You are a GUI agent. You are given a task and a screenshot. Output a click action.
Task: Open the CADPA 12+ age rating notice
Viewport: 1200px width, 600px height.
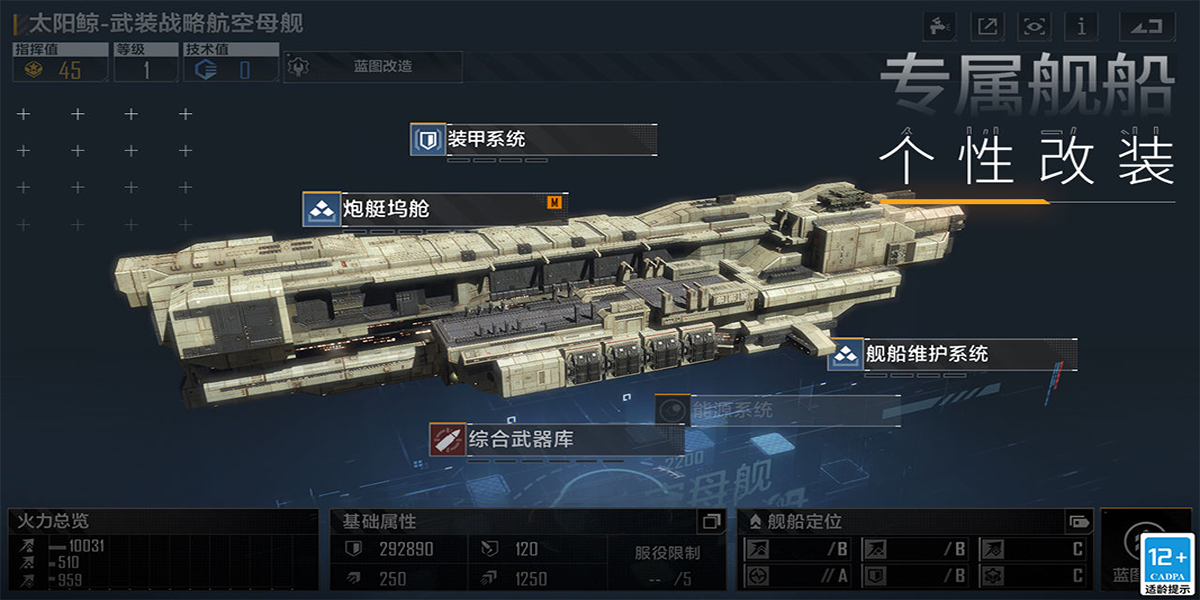pyautogui.click(x=1168, y=562)
